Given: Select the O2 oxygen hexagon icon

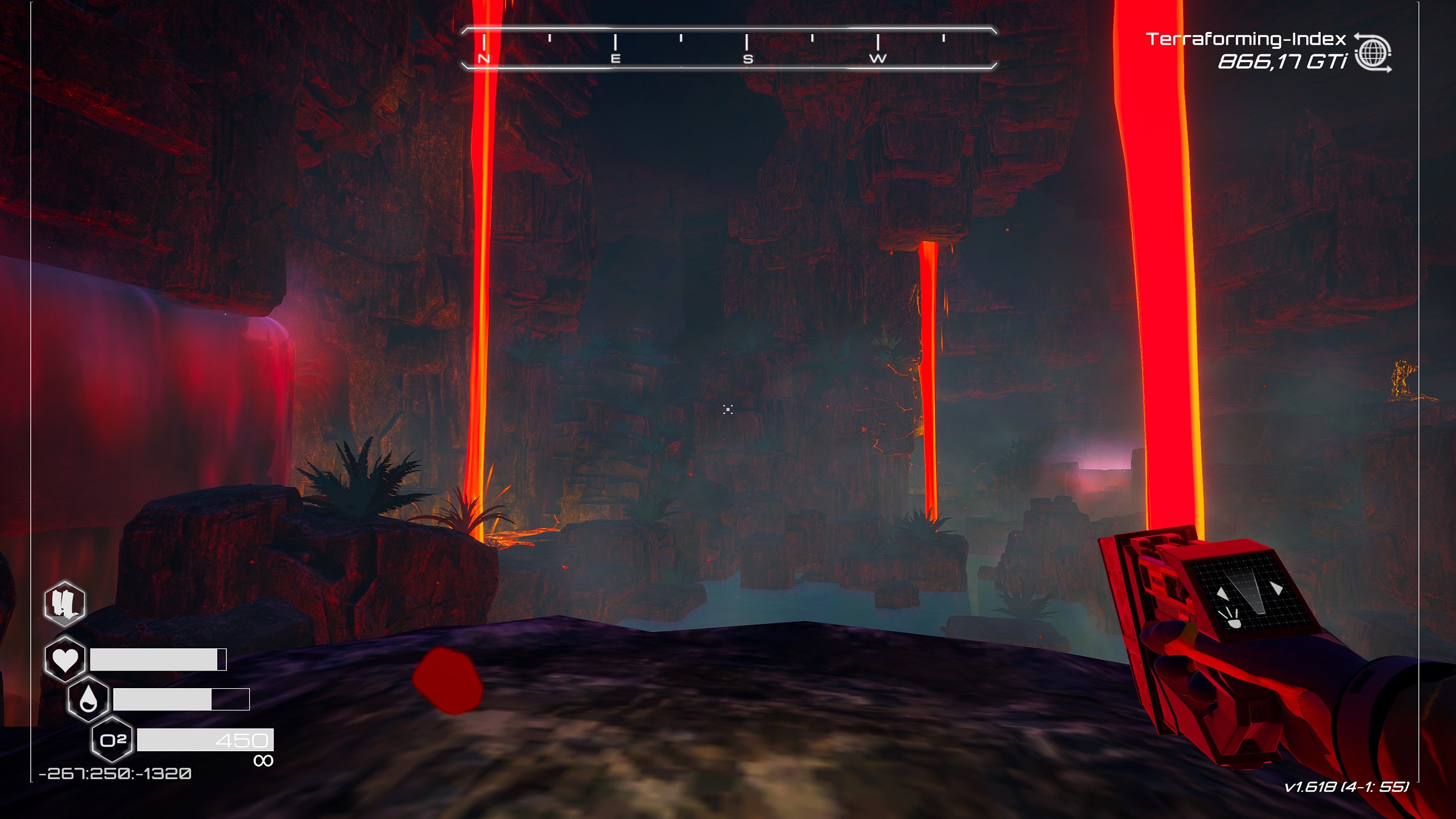Looking at the screenshot, I should tap(113, 740).
